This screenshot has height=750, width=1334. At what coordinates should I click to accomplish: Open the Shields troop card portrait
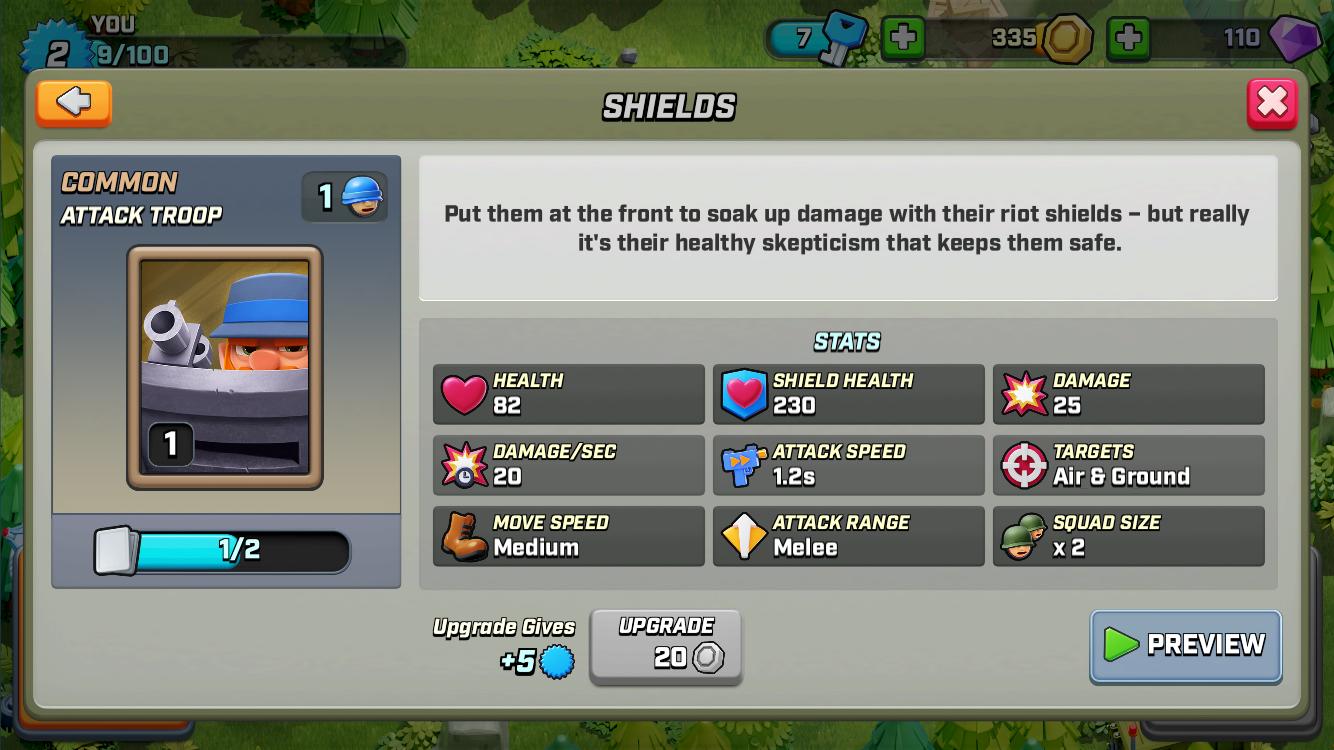click(225, 370)
